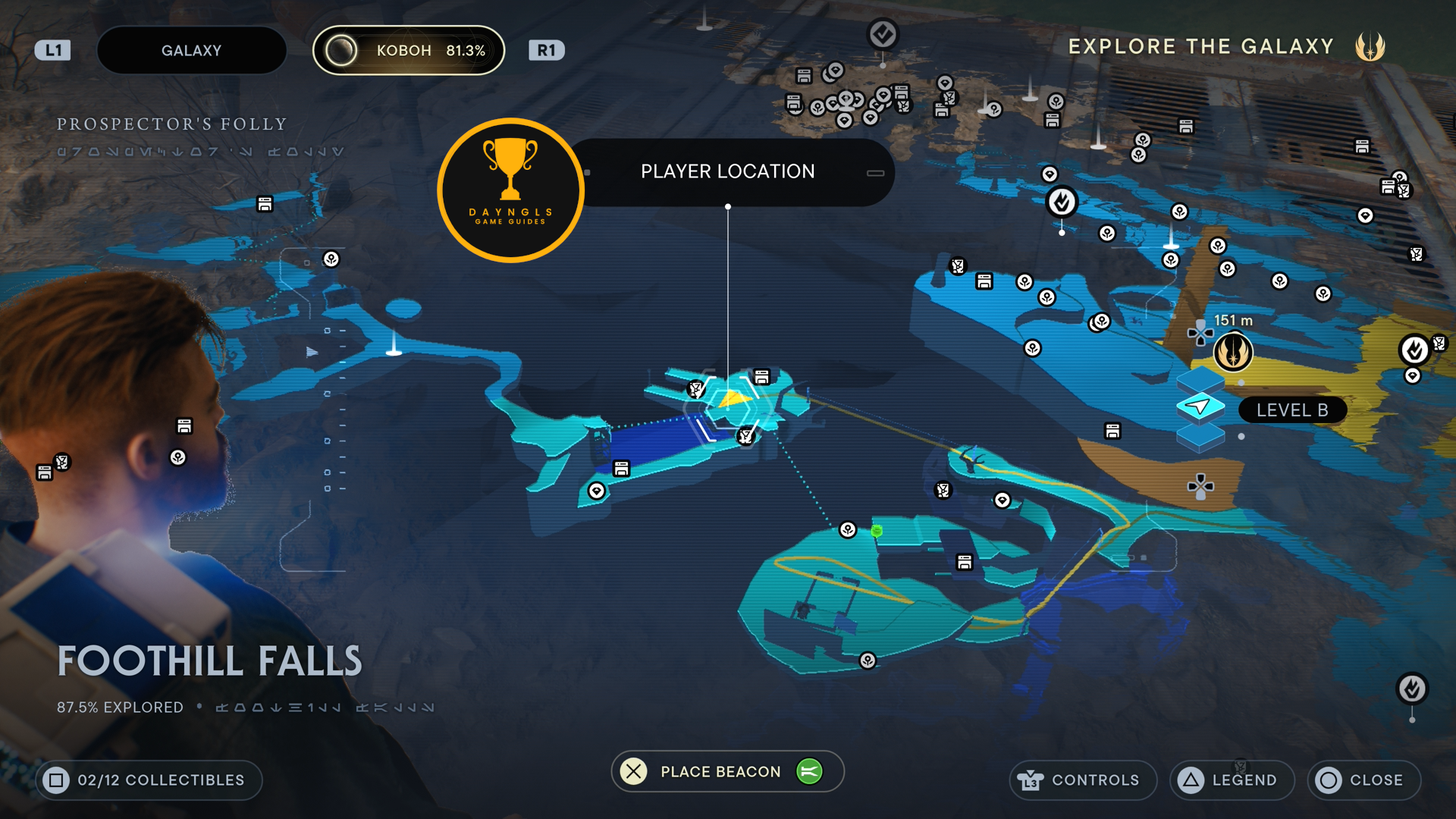Open the Controls panel
The width and height of the screenshot is (1456, 819).
(x=1082, y=780)
